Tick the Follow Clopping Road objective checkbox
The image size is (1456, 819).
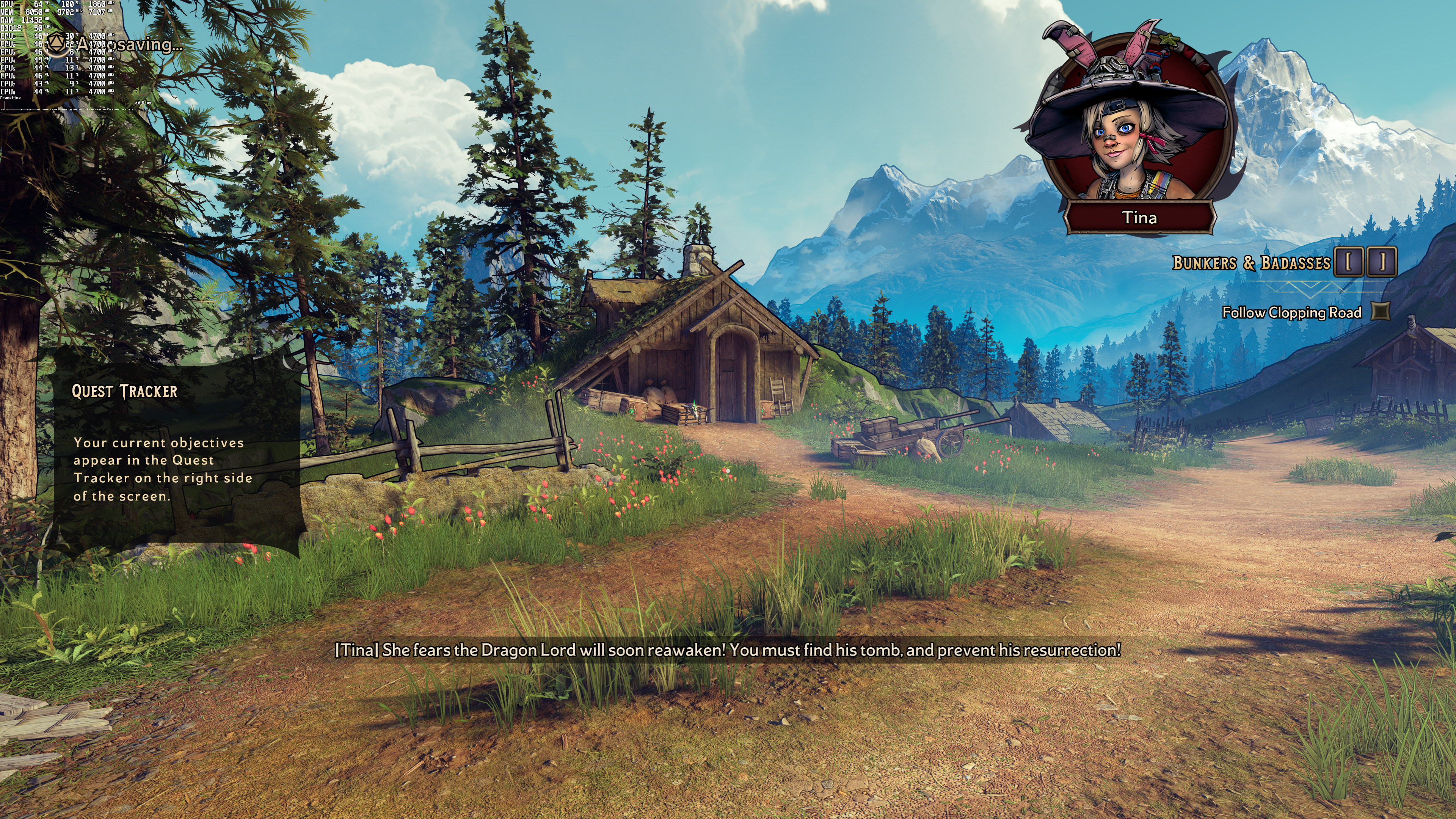[1381, 311]
